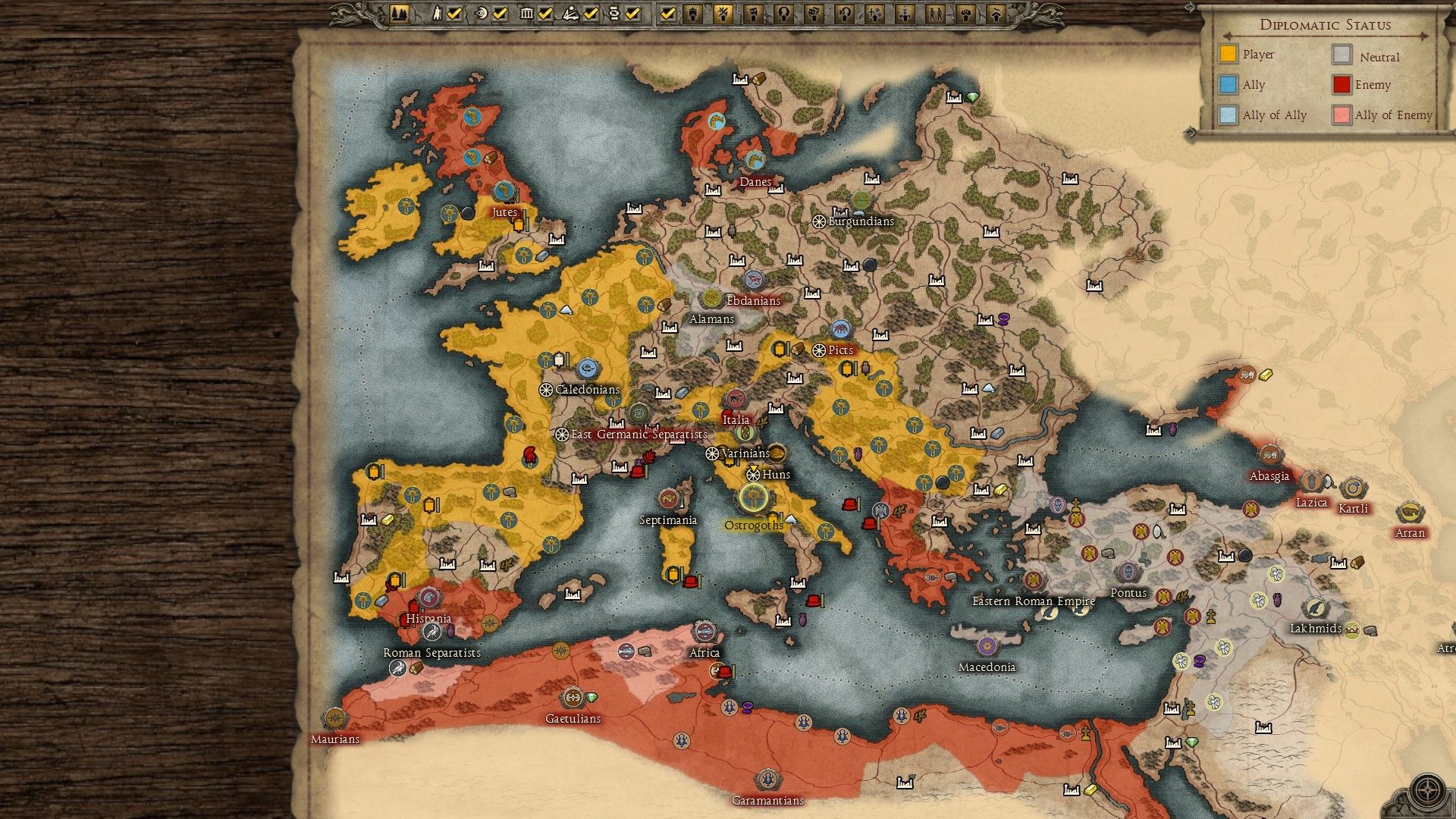Open the compass button in the corner

click(1428, 789)
